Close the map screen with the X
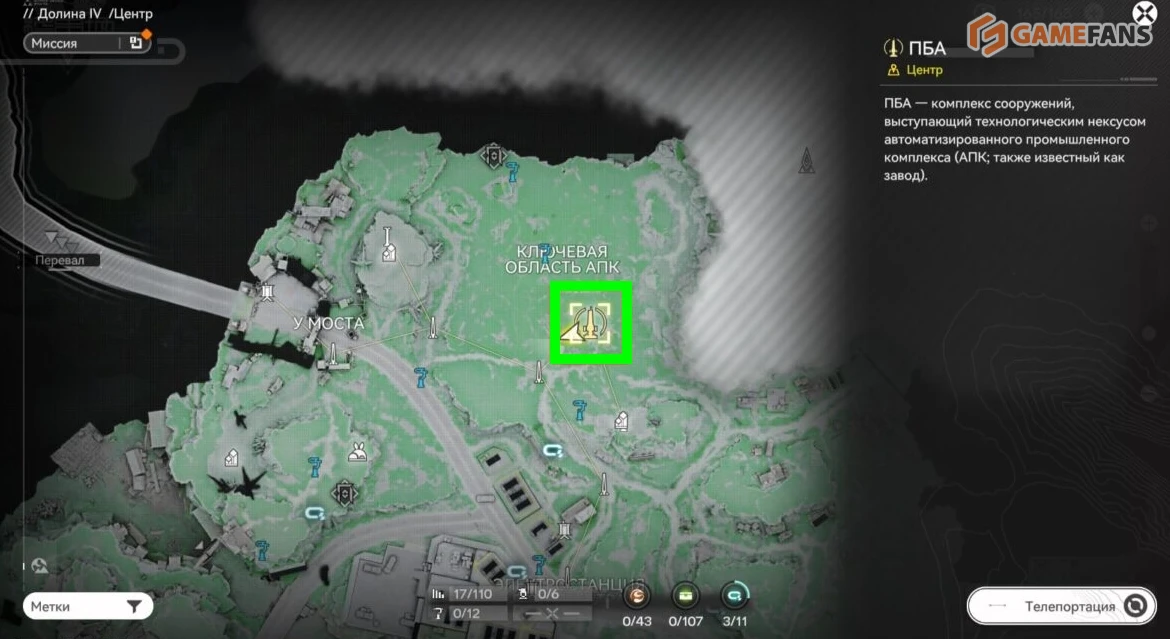Image resolution: width=1170 pixels, height=639 pixels. pyautogui.click(x=1143, y=15)
